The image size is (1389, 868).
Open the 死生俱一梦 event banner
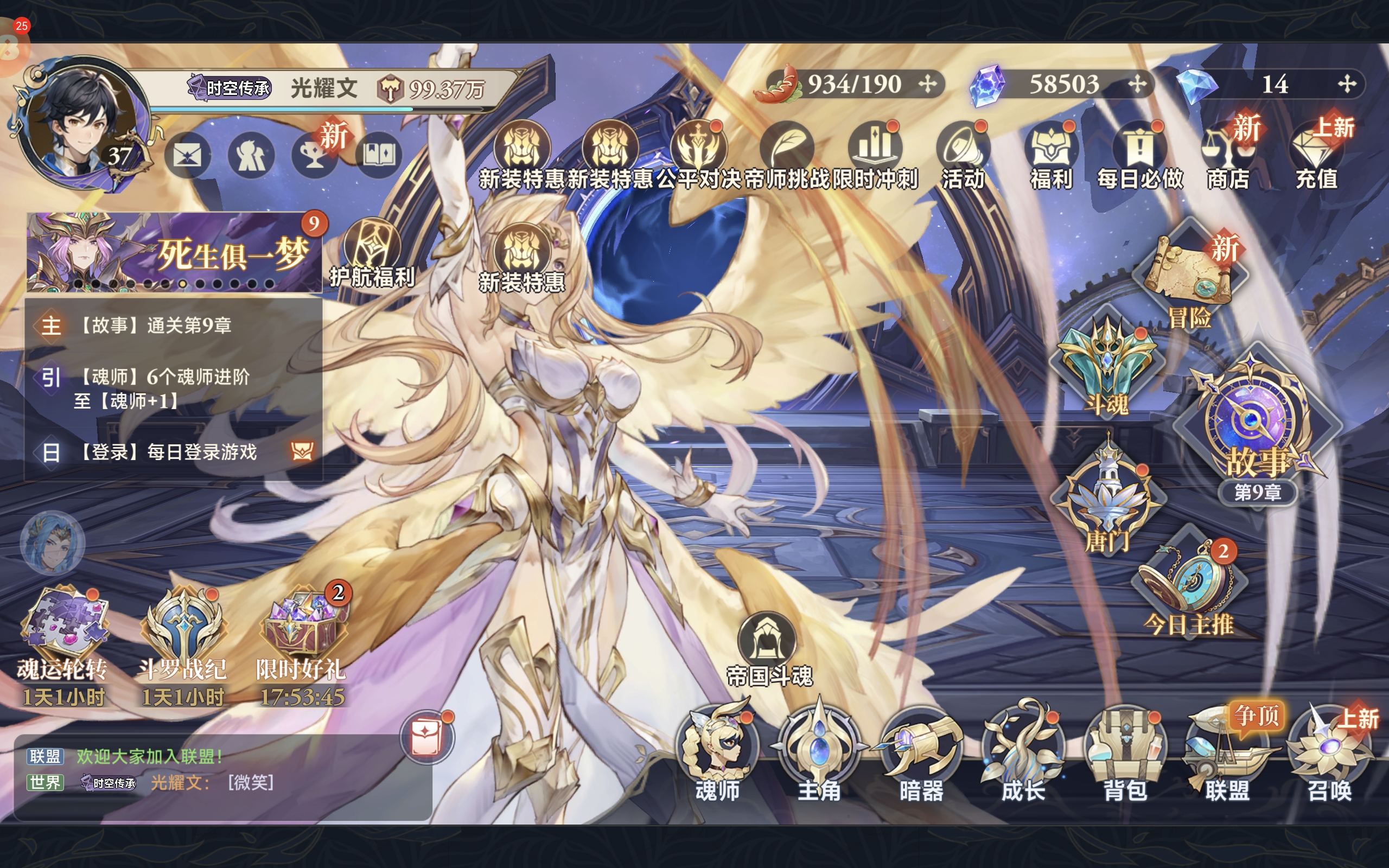tap(172, 253)
